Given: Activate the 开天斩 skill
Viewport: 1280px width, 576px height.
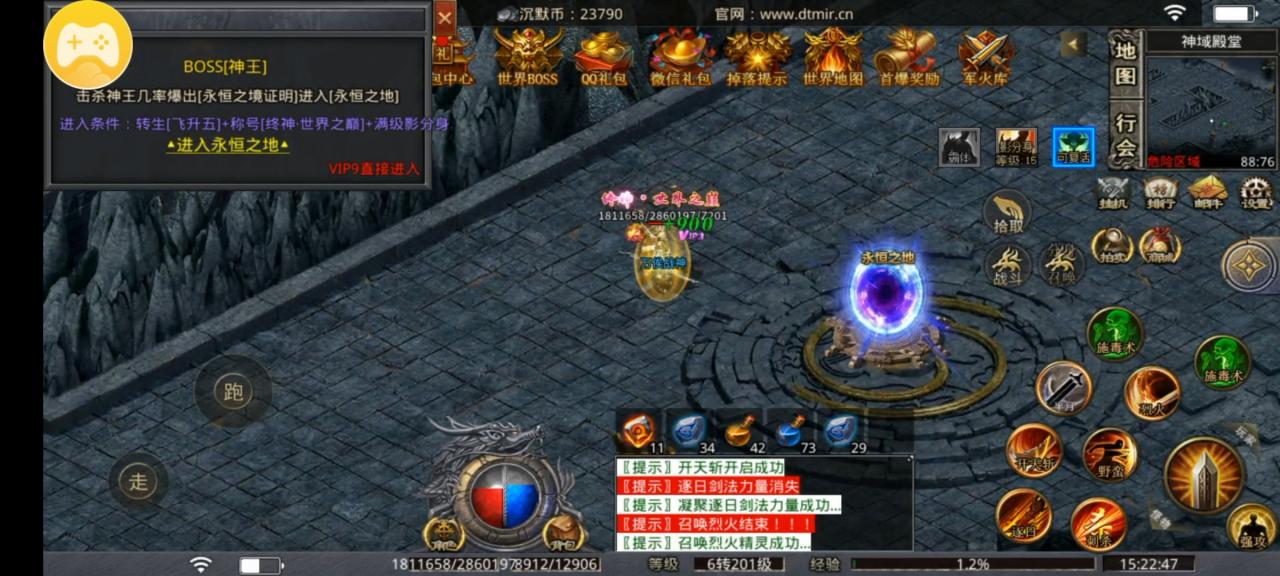Looking at the screenshot, I should coord(1033,451).
